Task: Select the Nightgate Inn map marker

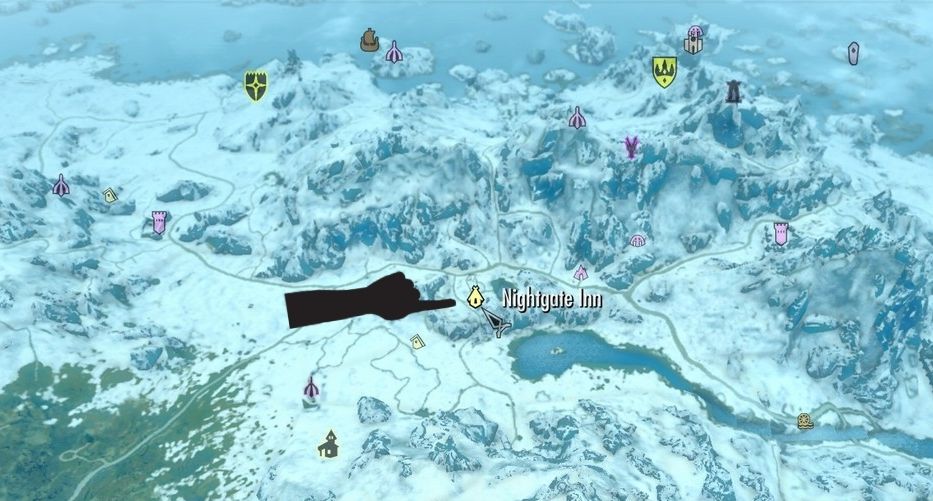Action: click(476, 297)
